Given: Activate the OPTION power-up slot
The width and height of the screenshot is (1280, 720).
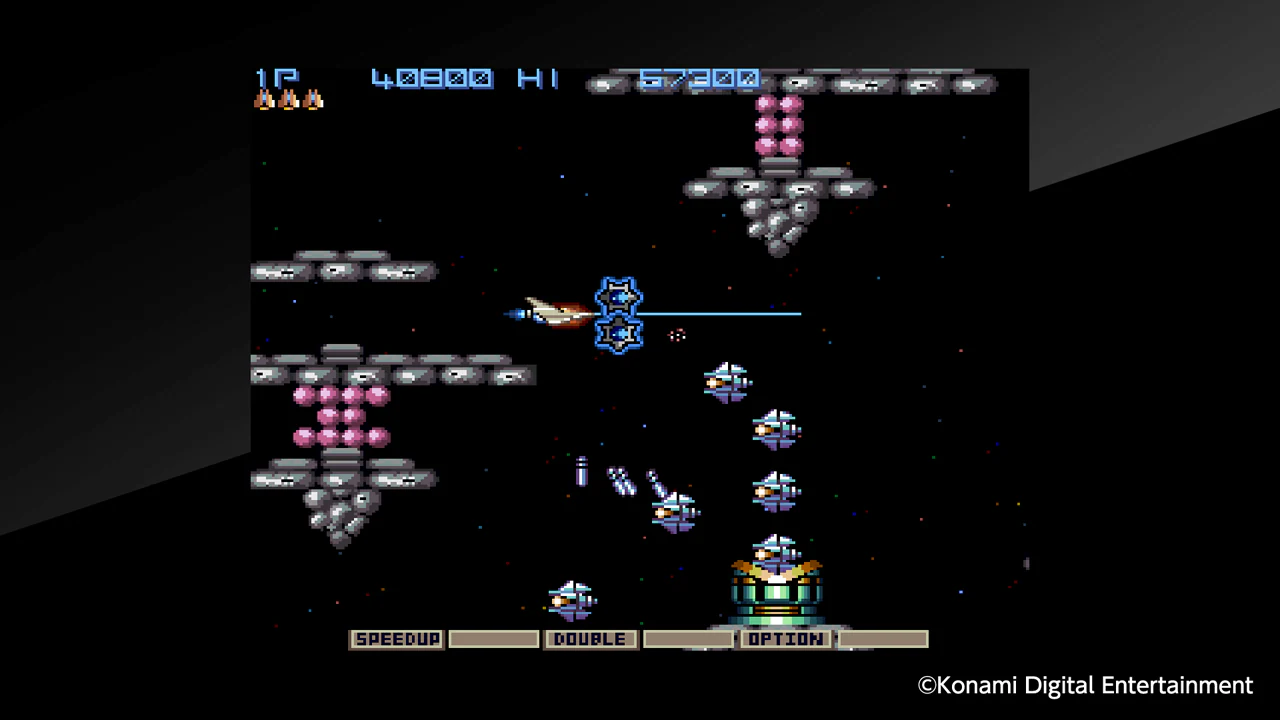Looking at the screenshot, I should (785, 639).
